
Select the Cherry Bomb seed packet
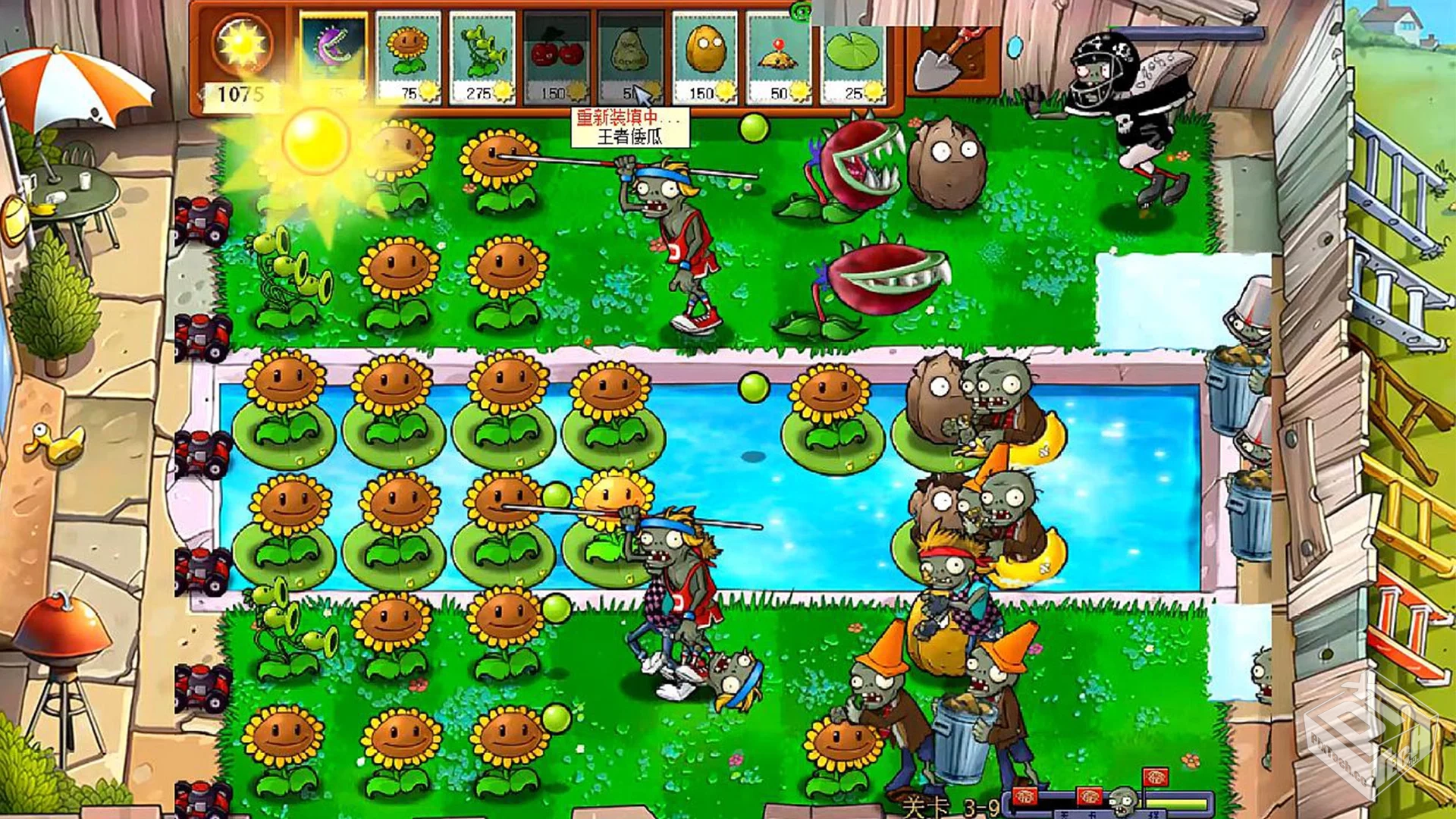click(x=557, y=53)
